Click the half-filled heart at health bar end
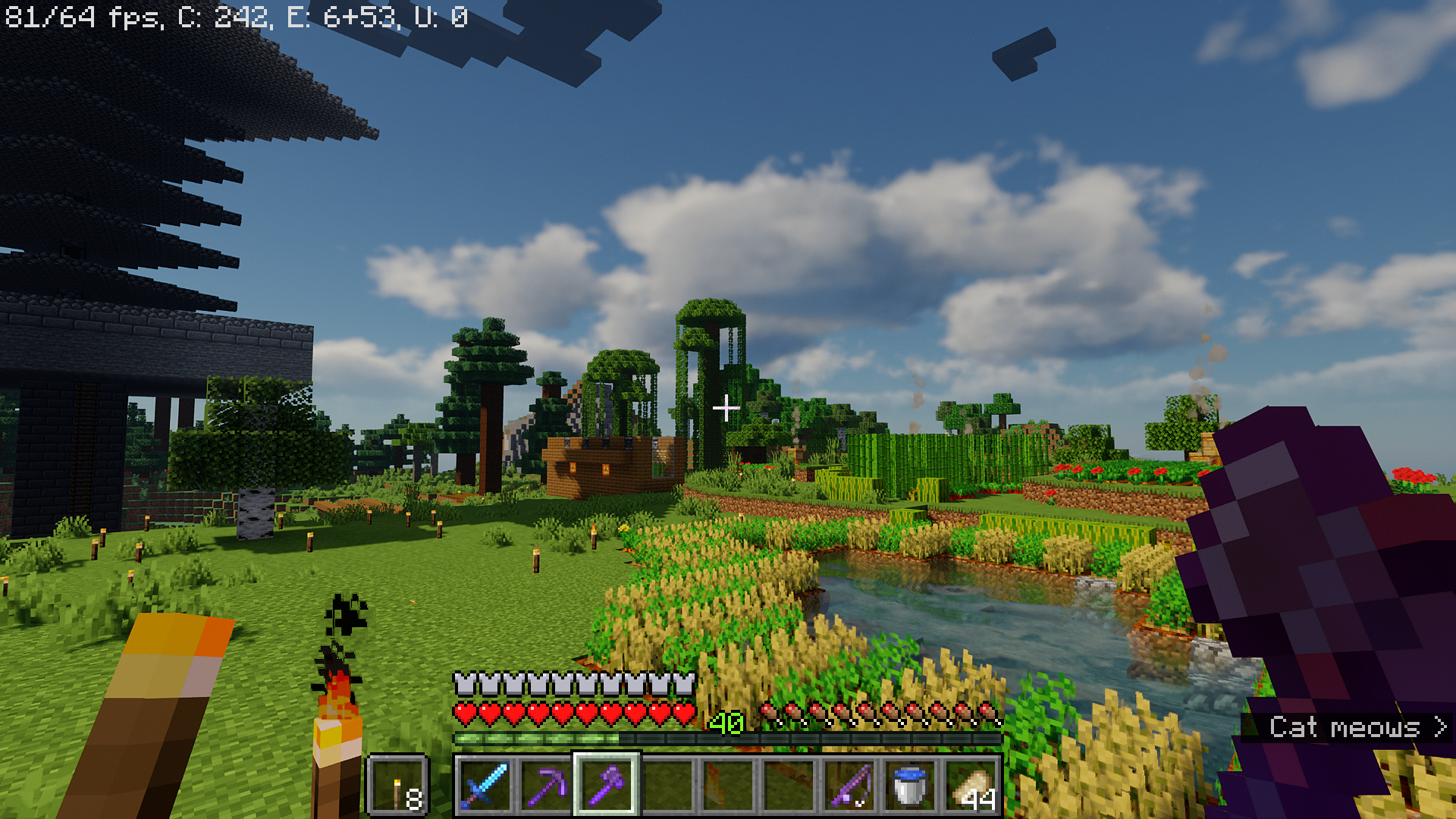This screenshot has width=1456, height=819. coord(683,713)
